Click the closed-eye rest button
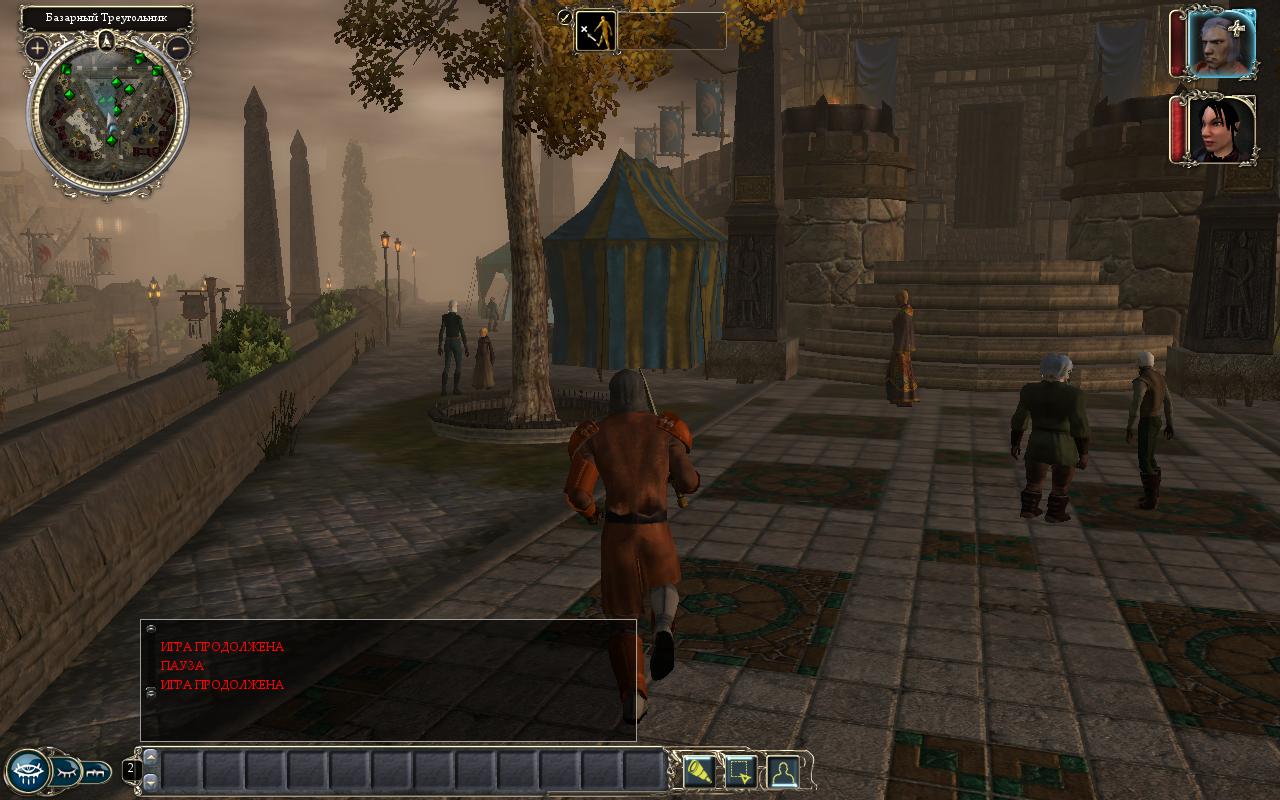Viewport: 1280px width, 800px height. tap(65, 771)
